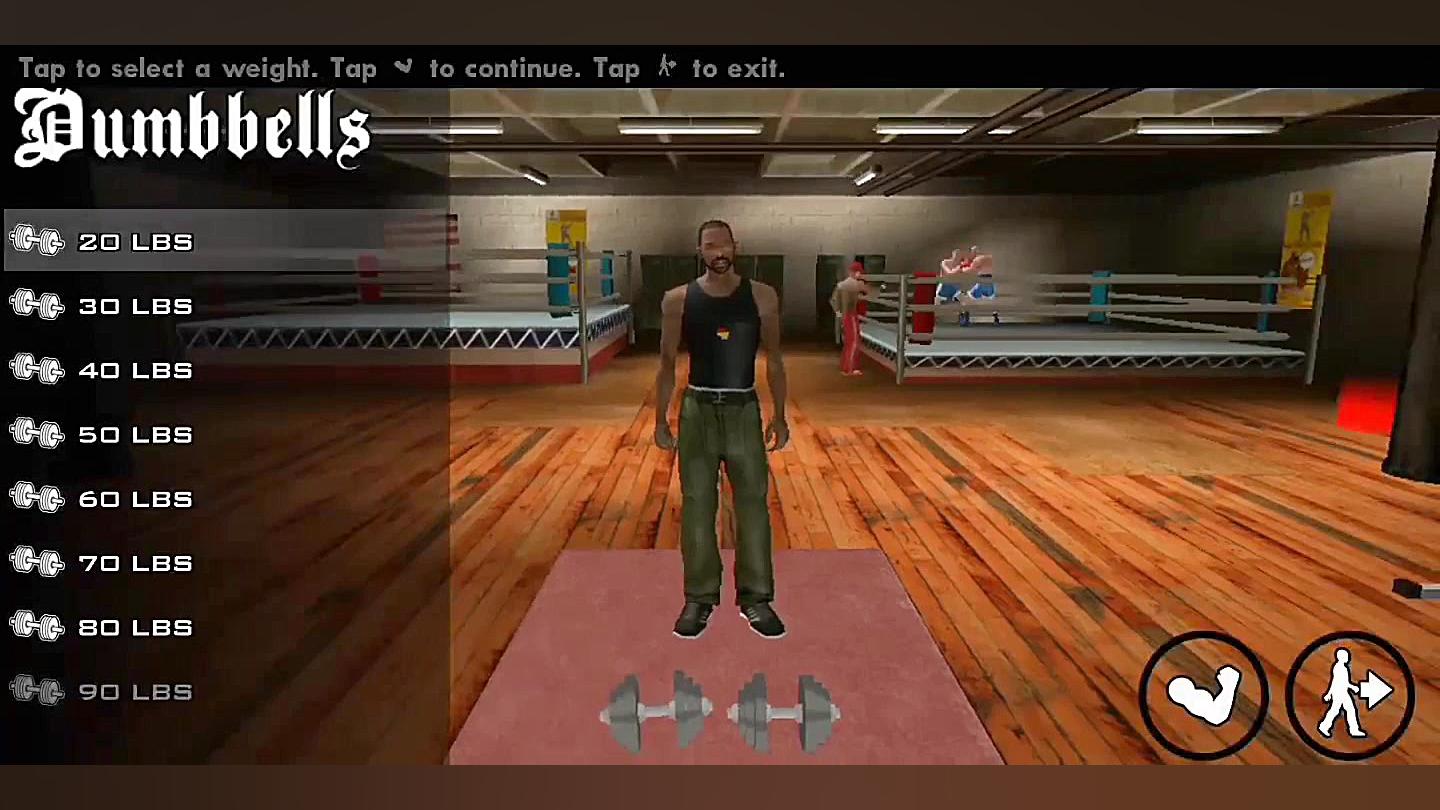1440x810 pixels.
Task: Select the locked 90 LBS weight option
Action: point(135,691)
